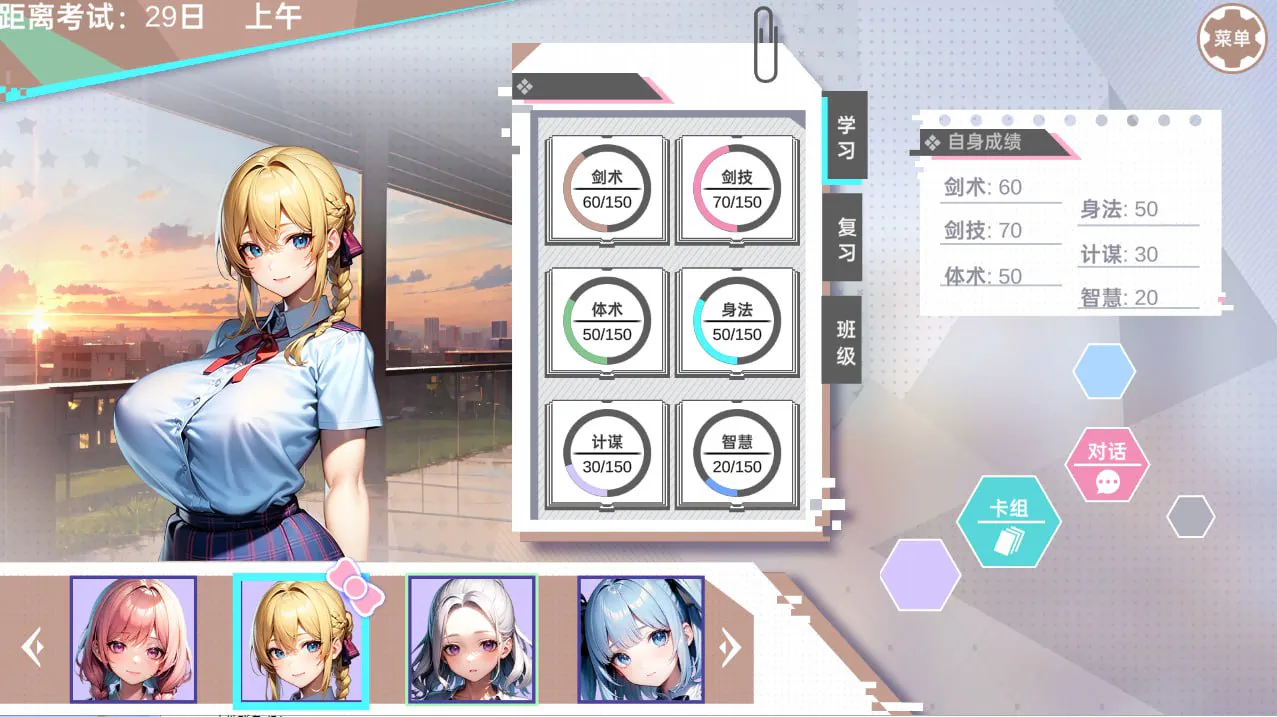Pick the blue-haired girl portrait
Image resolution: width=1277 pixels, height=717 pixels.
[641, 639]
